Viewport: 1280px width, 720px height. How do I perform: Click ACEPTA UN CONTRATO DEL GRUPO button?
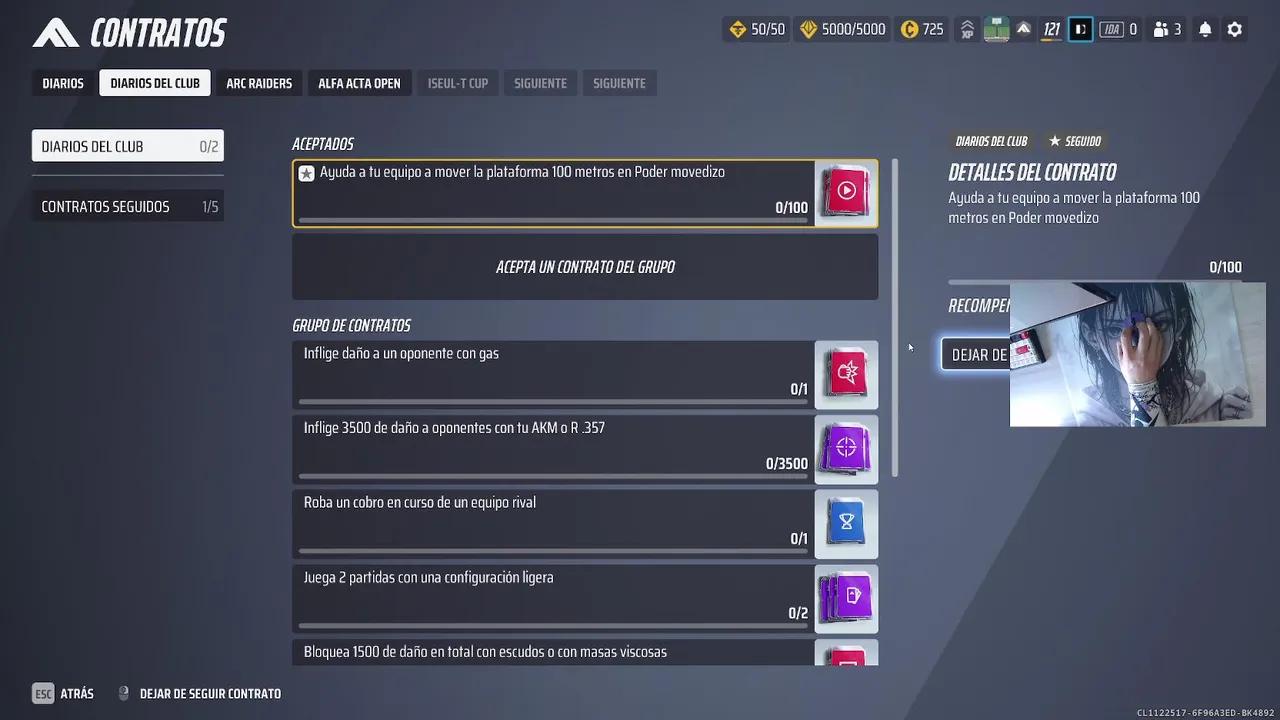click(584, 266)
